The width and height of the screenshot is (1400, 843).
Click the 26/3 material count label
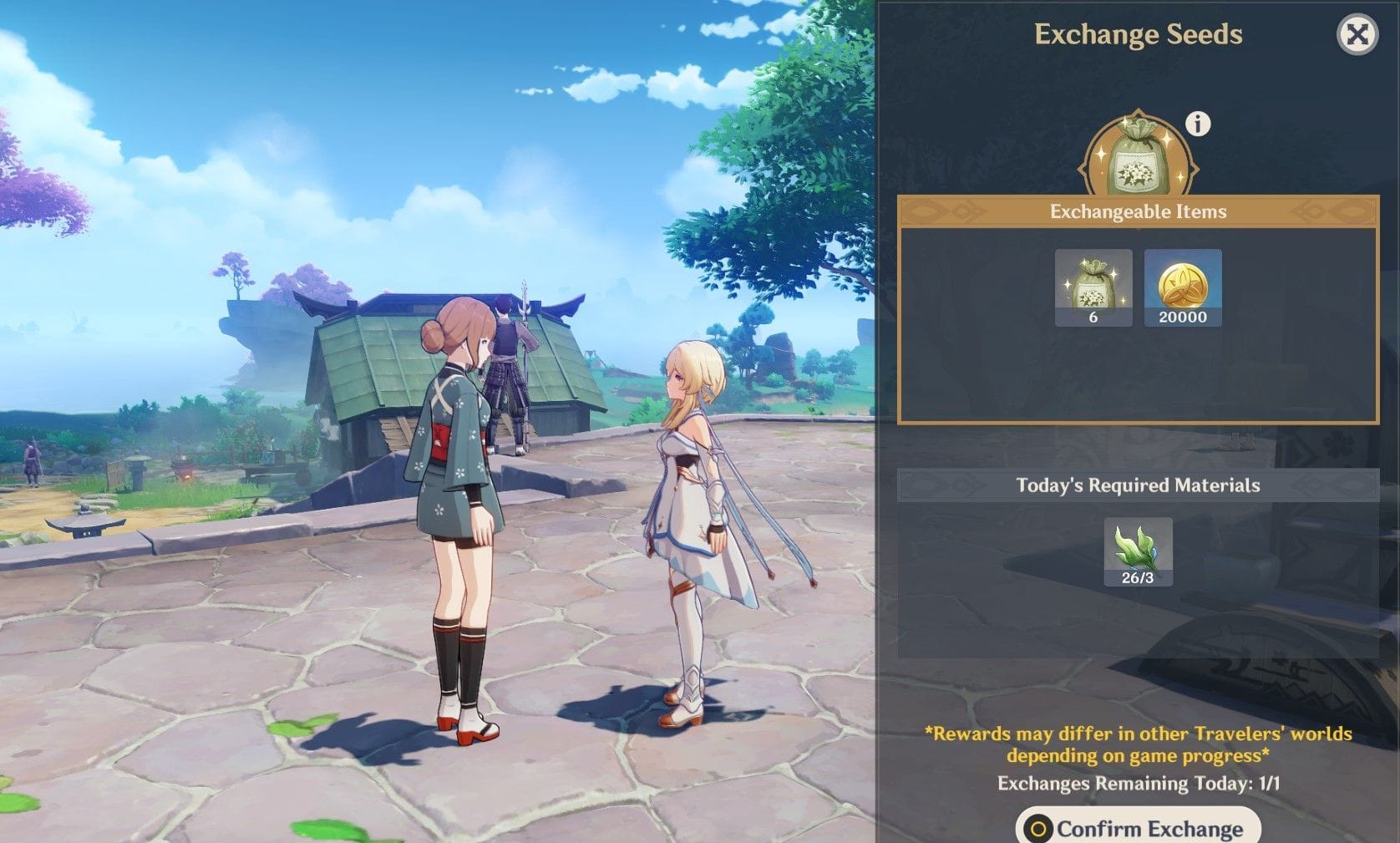1139,576
